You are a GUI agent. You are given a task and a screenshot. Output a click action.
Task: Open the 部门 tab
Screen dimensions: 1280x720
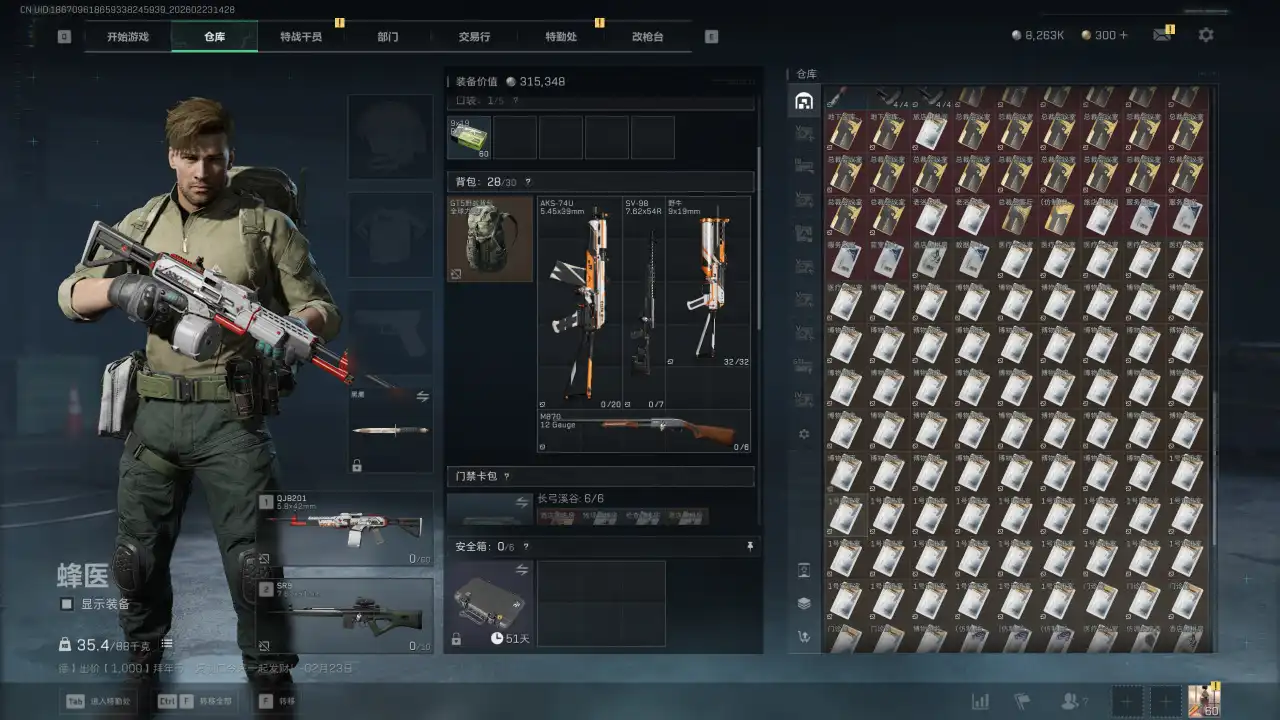388,37
